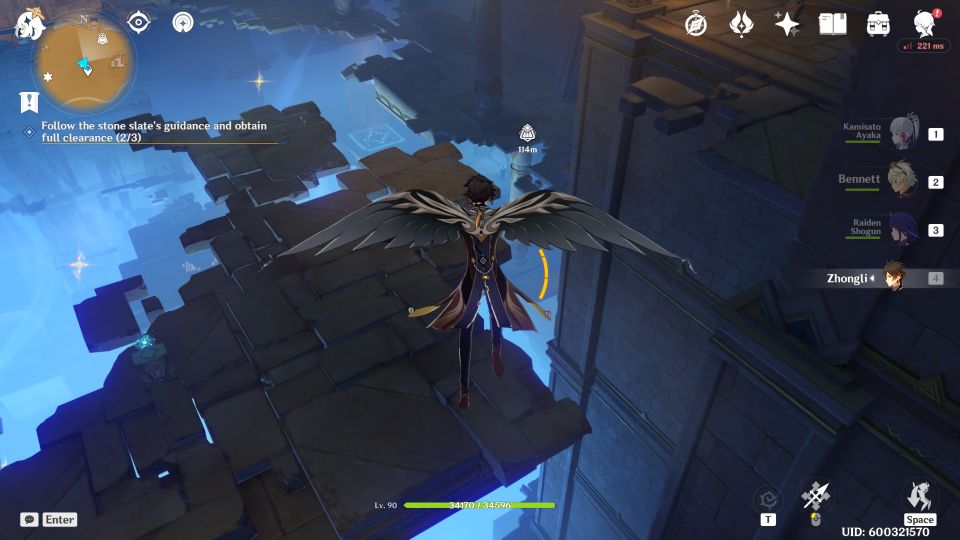Open the Paimon main menu
The width and height of the screenshot is (960, 540).
click(x=28, y=24)
